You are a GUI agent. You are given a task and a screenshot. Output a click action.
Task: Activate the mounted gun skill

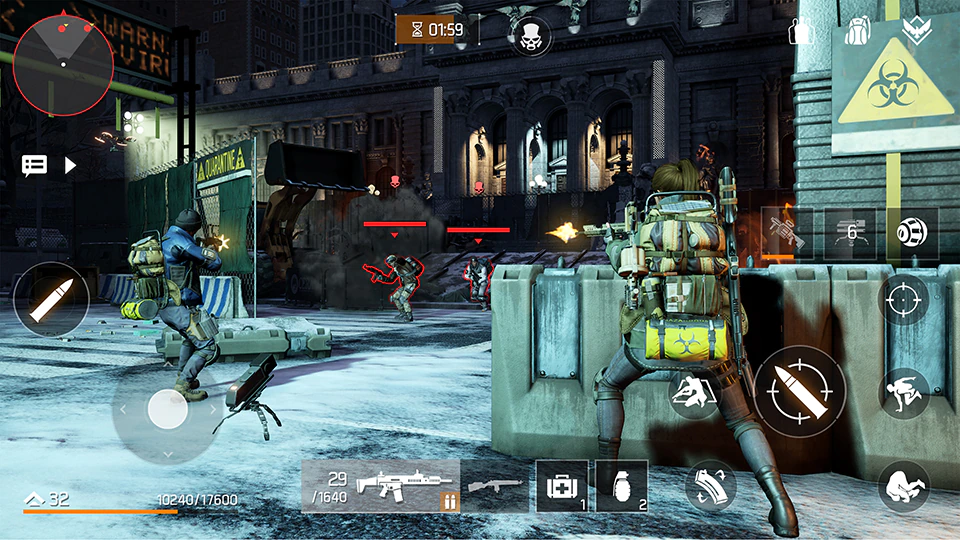(787, 233)
